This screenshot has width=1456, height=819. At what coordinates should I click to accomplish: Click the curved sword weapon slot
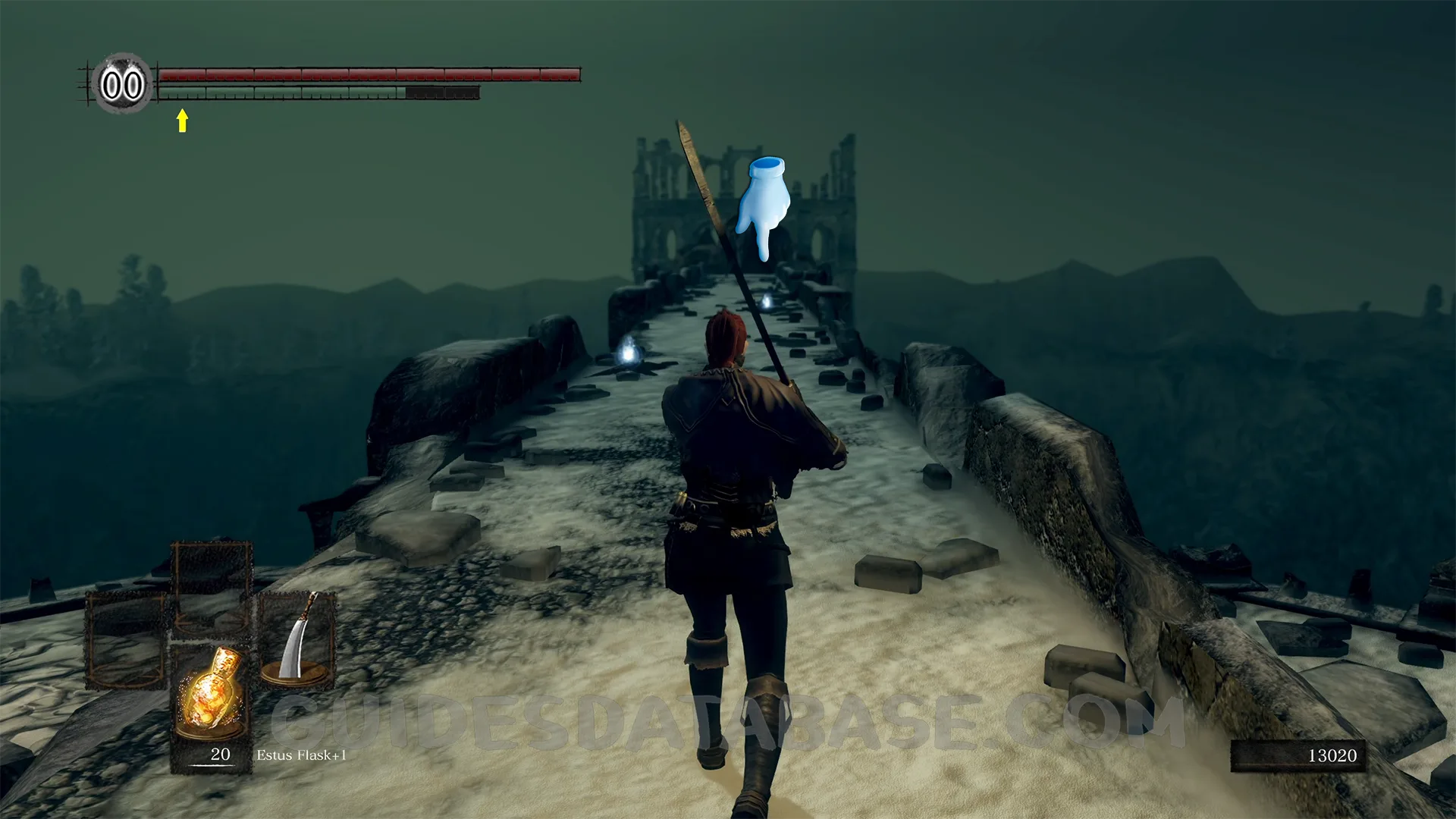(297, 641)
